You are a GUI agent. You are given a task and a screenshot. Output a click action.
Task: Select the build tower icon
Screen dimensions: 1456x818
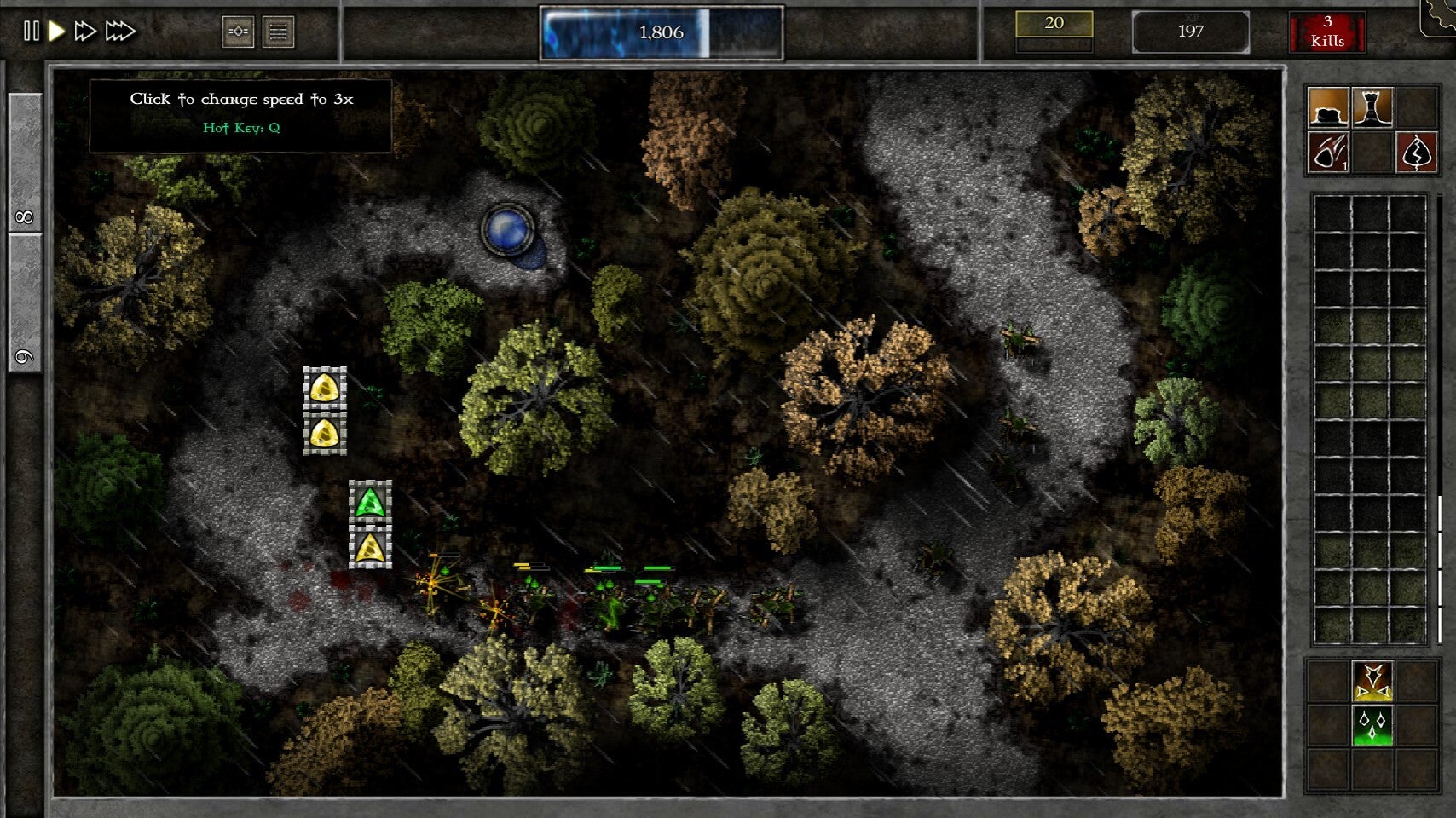(x=1372, y=107)
